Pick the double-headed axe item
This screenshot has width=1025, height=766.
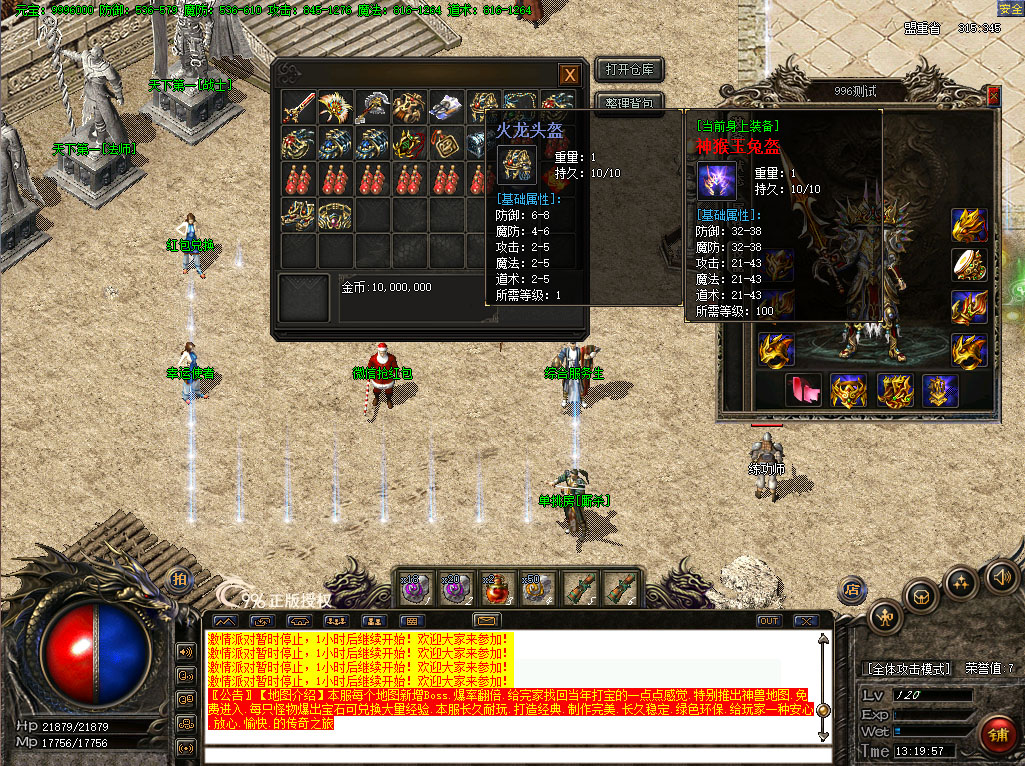click(x=372, y=107)
